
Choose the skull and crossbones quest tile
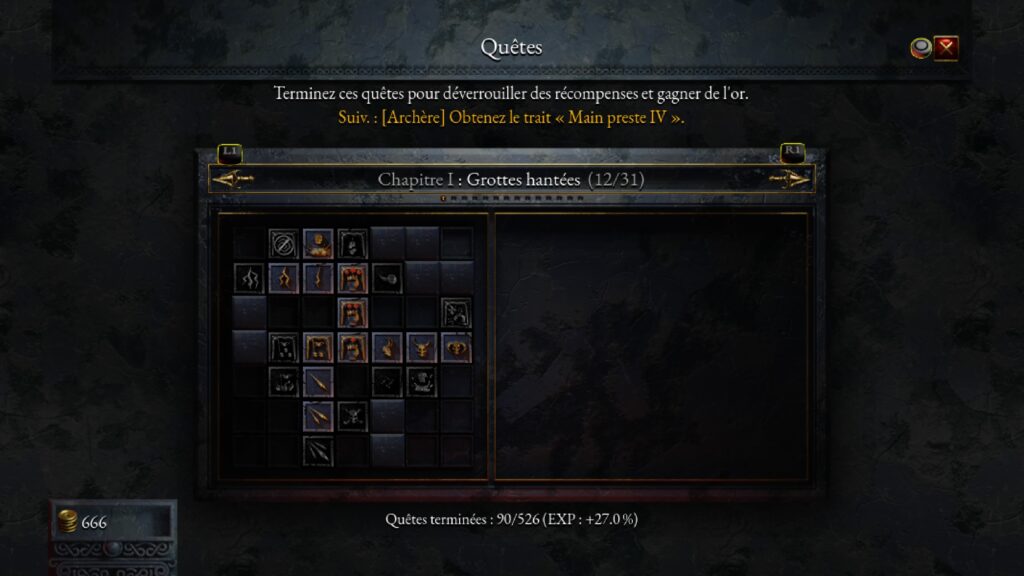352,415
